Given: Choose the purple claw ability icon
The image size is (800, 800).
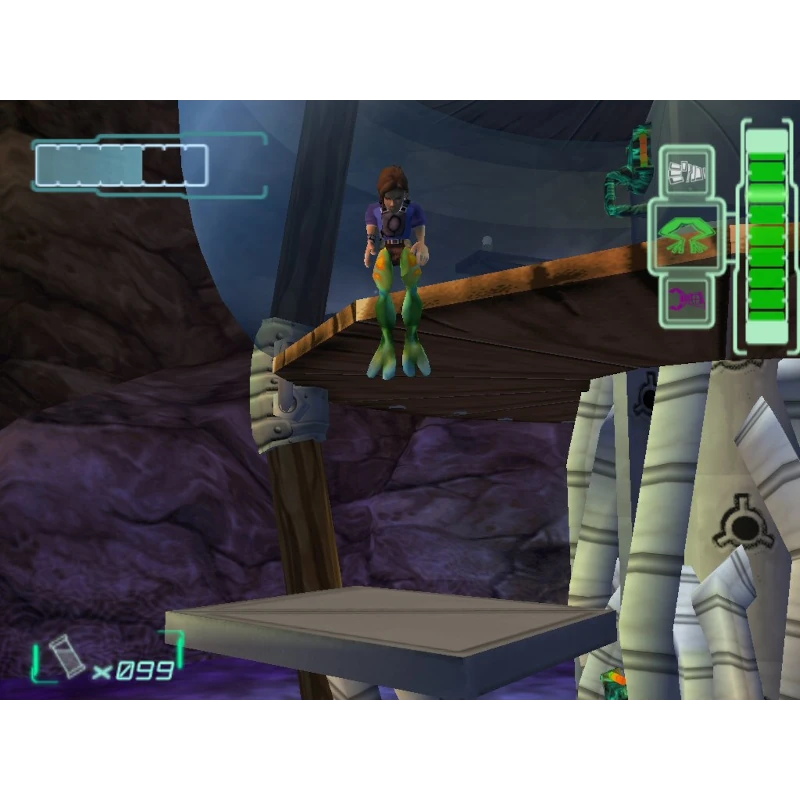Looking at the screenshot, I should pos(686,299).
